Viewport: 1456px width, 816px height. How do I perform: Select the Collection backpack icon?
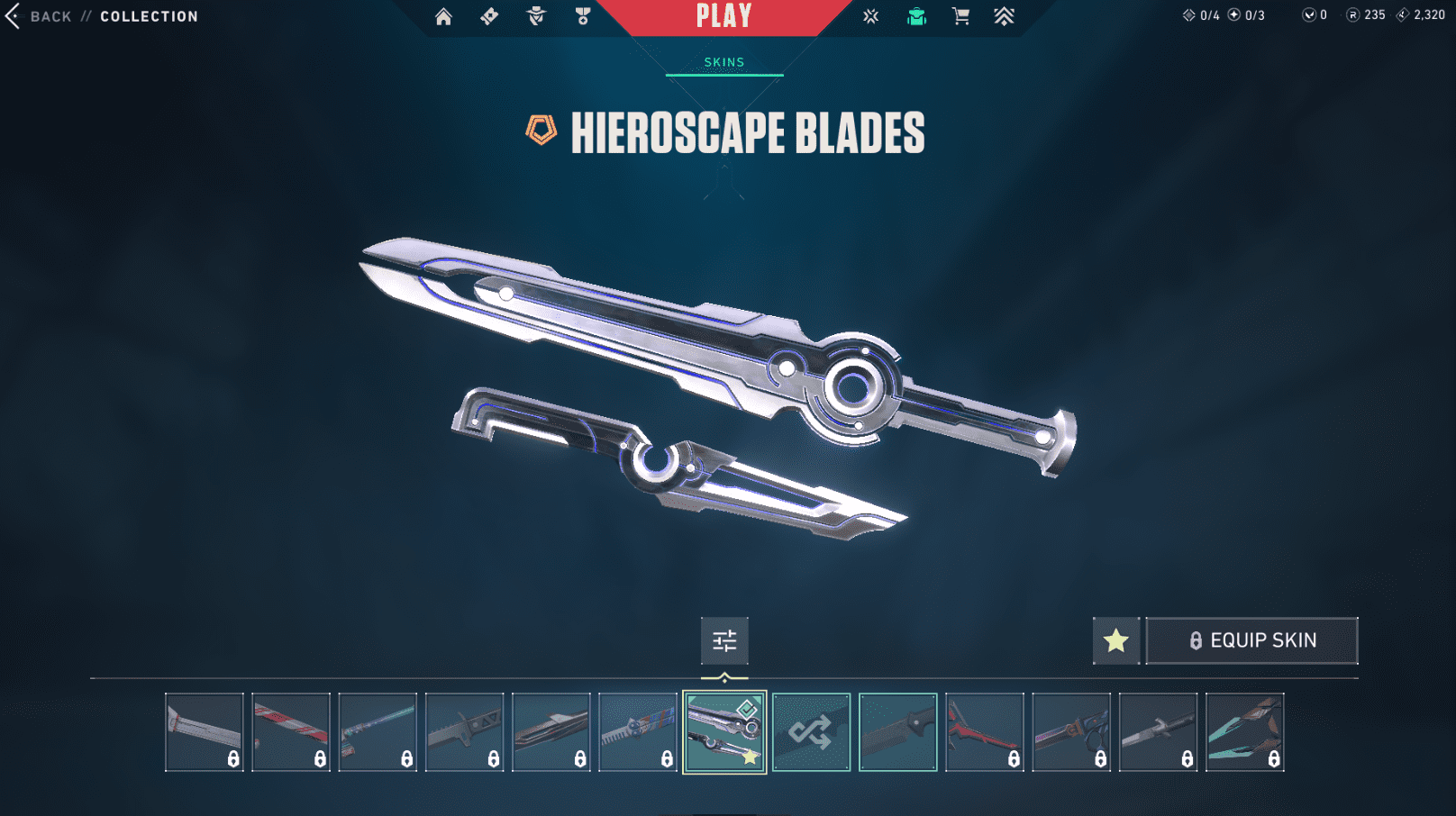916,16
